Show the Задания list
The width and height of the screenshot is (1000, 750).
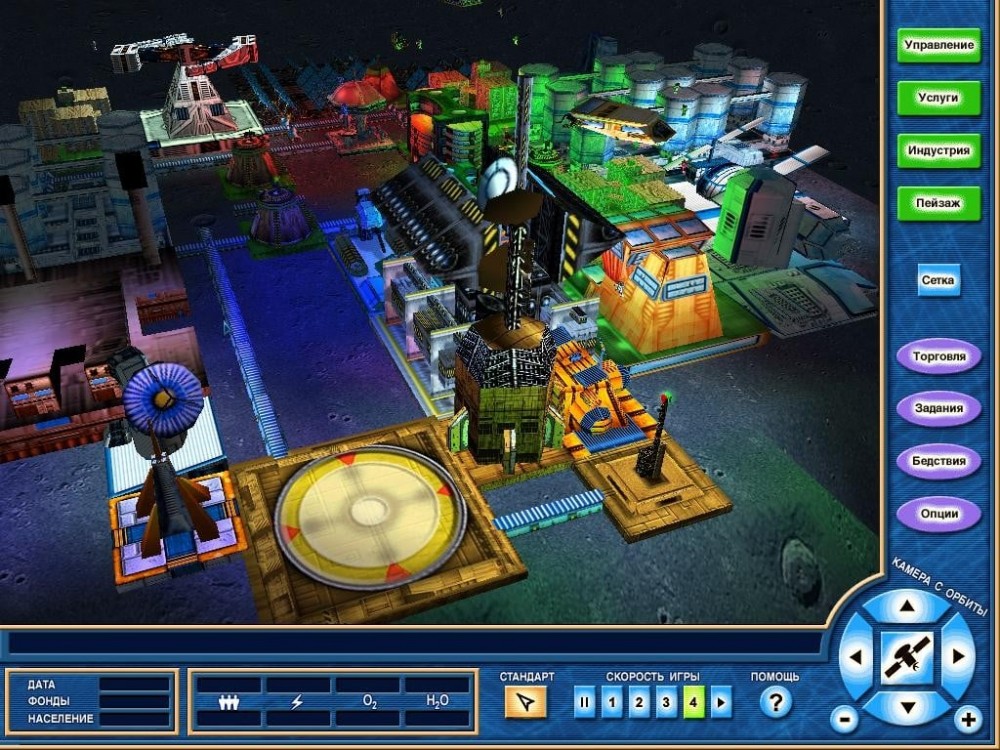point(938,408)
